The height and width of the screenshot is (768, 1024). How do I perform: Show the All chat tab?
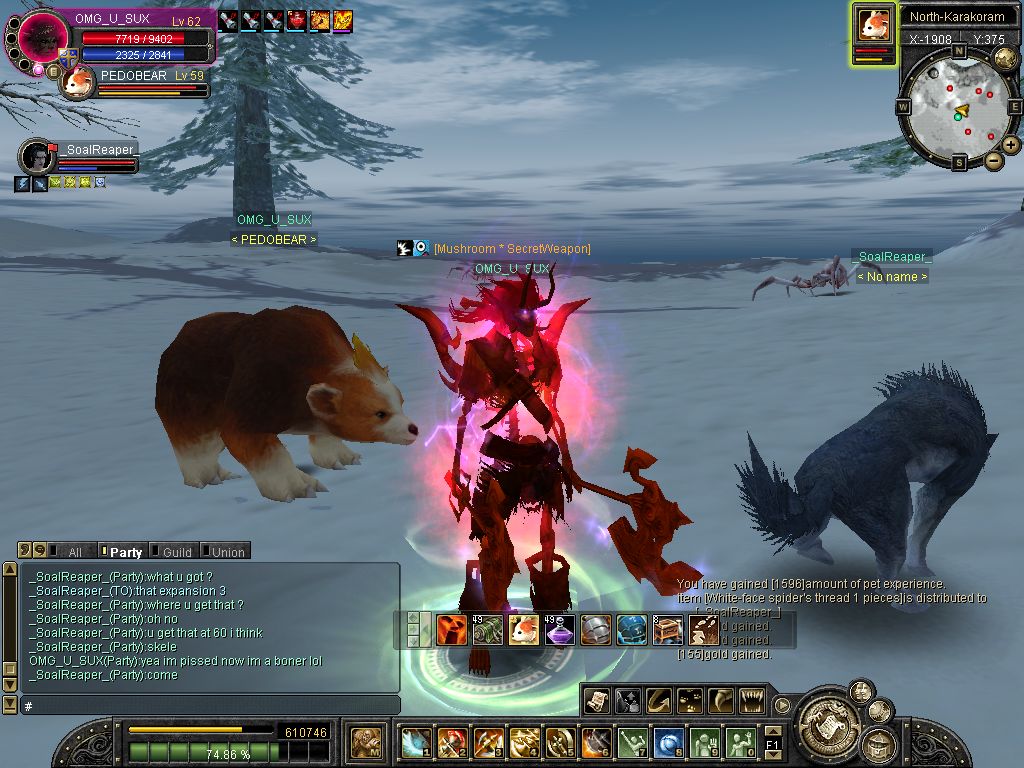pyautogui.click(x=74, y=551)
